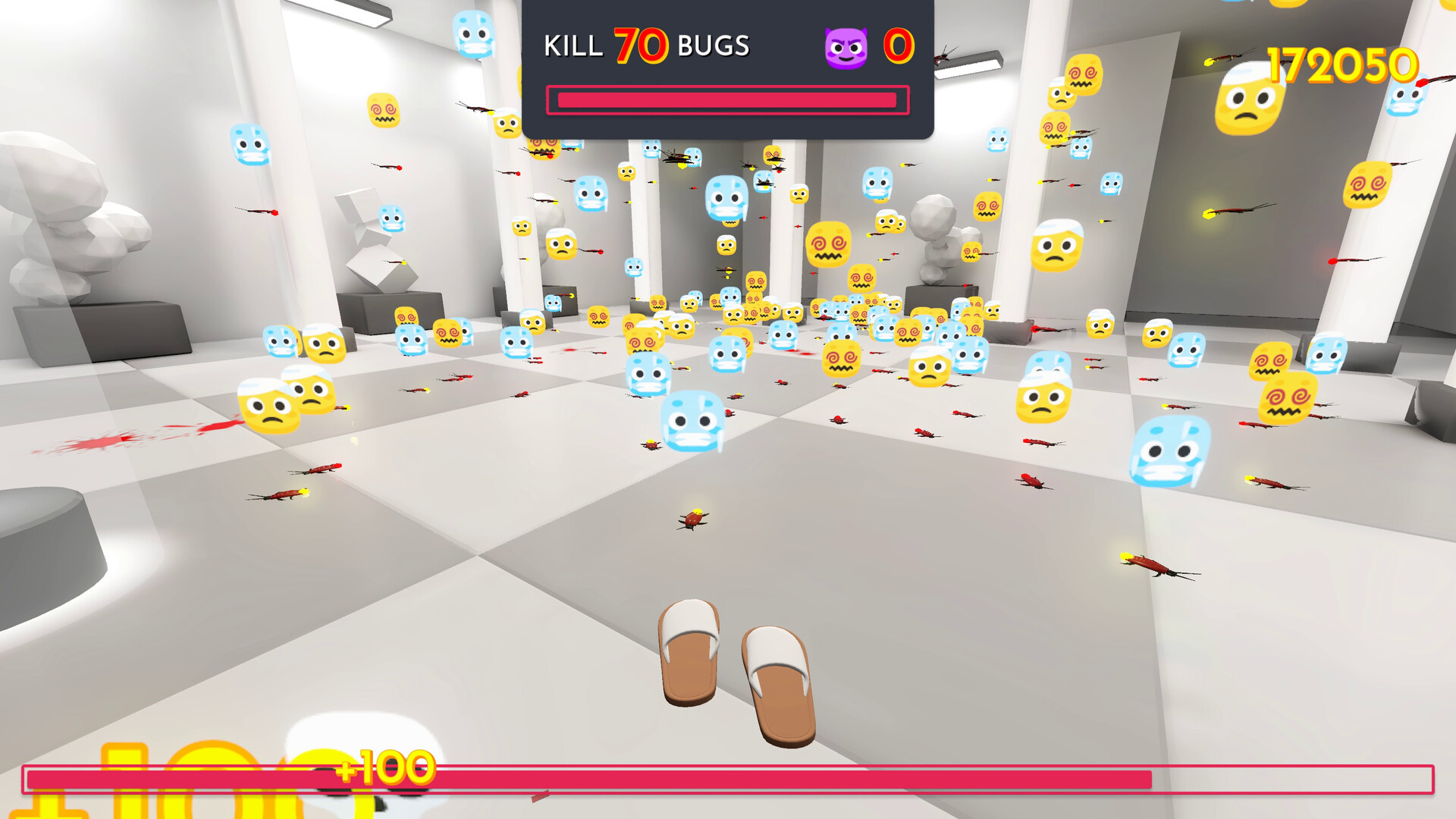Click the devil kill count showing 0

(x=897, y=47)
